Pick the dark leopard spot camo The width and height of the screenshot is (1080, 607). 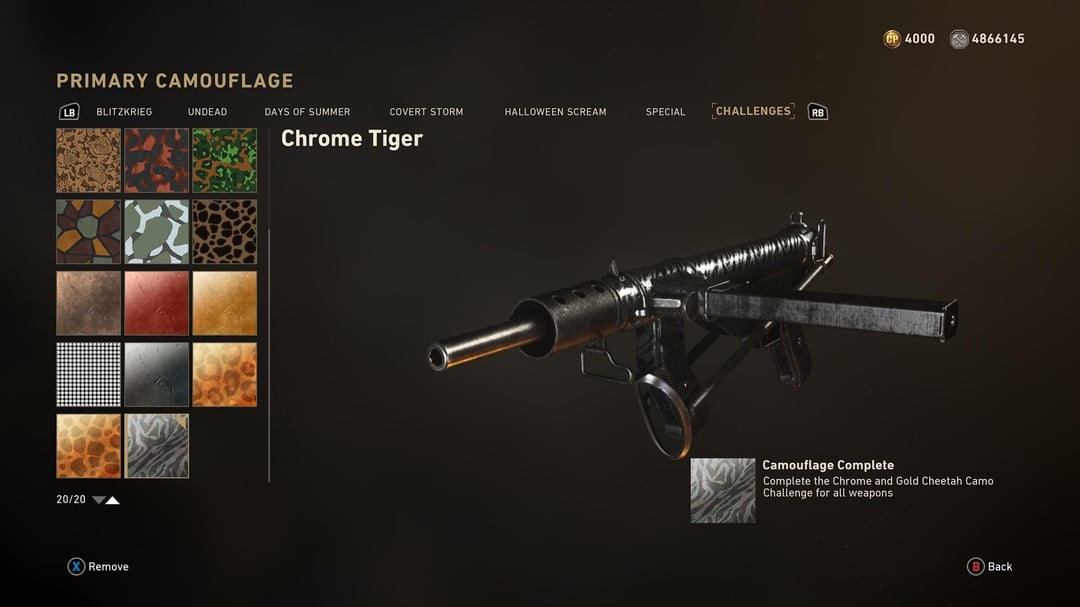pyautogui.click(x=224, y=231)
